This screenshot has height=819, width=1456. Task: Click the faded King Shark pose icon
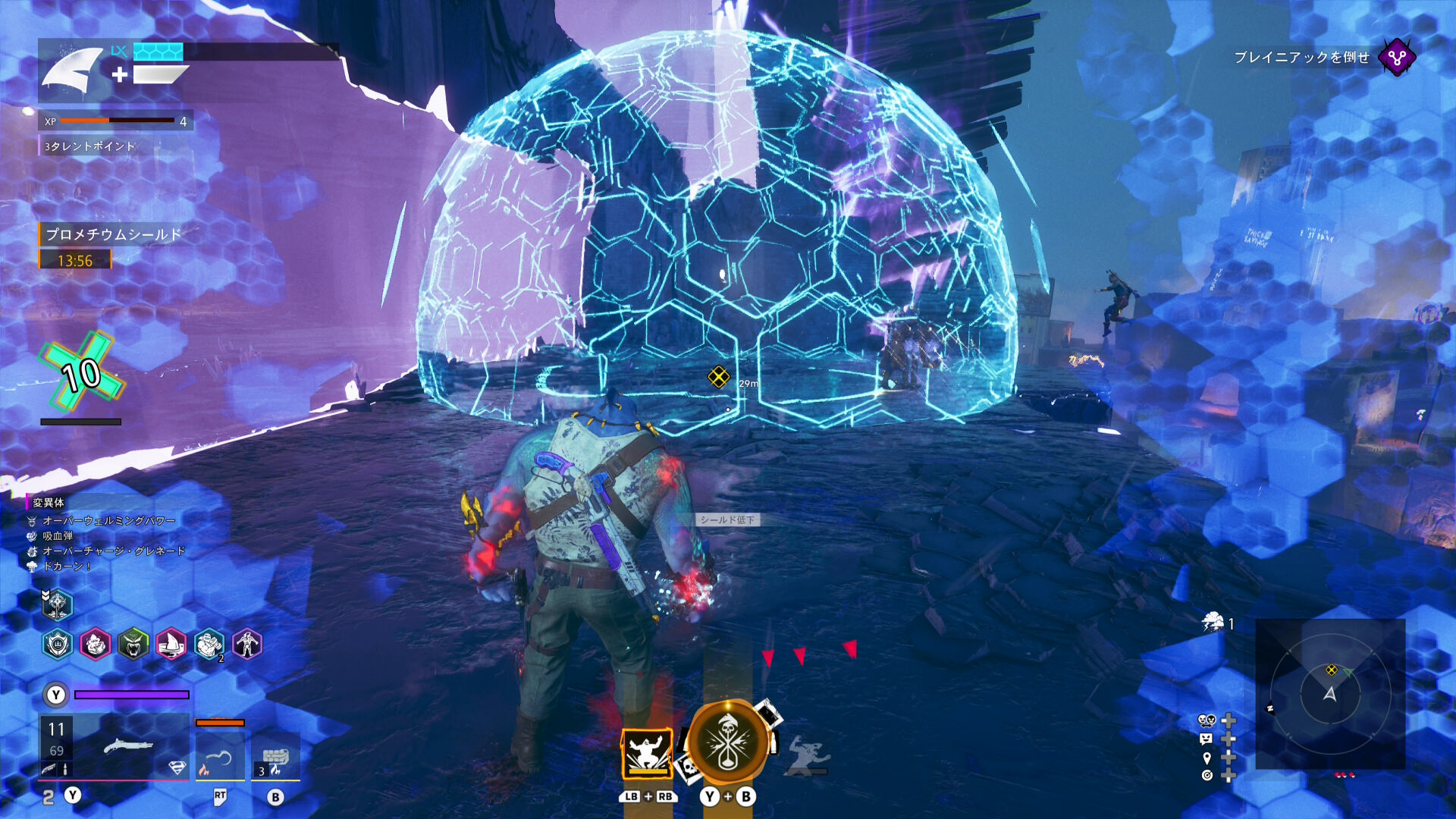pyautogui.click(x=808, y=755)
